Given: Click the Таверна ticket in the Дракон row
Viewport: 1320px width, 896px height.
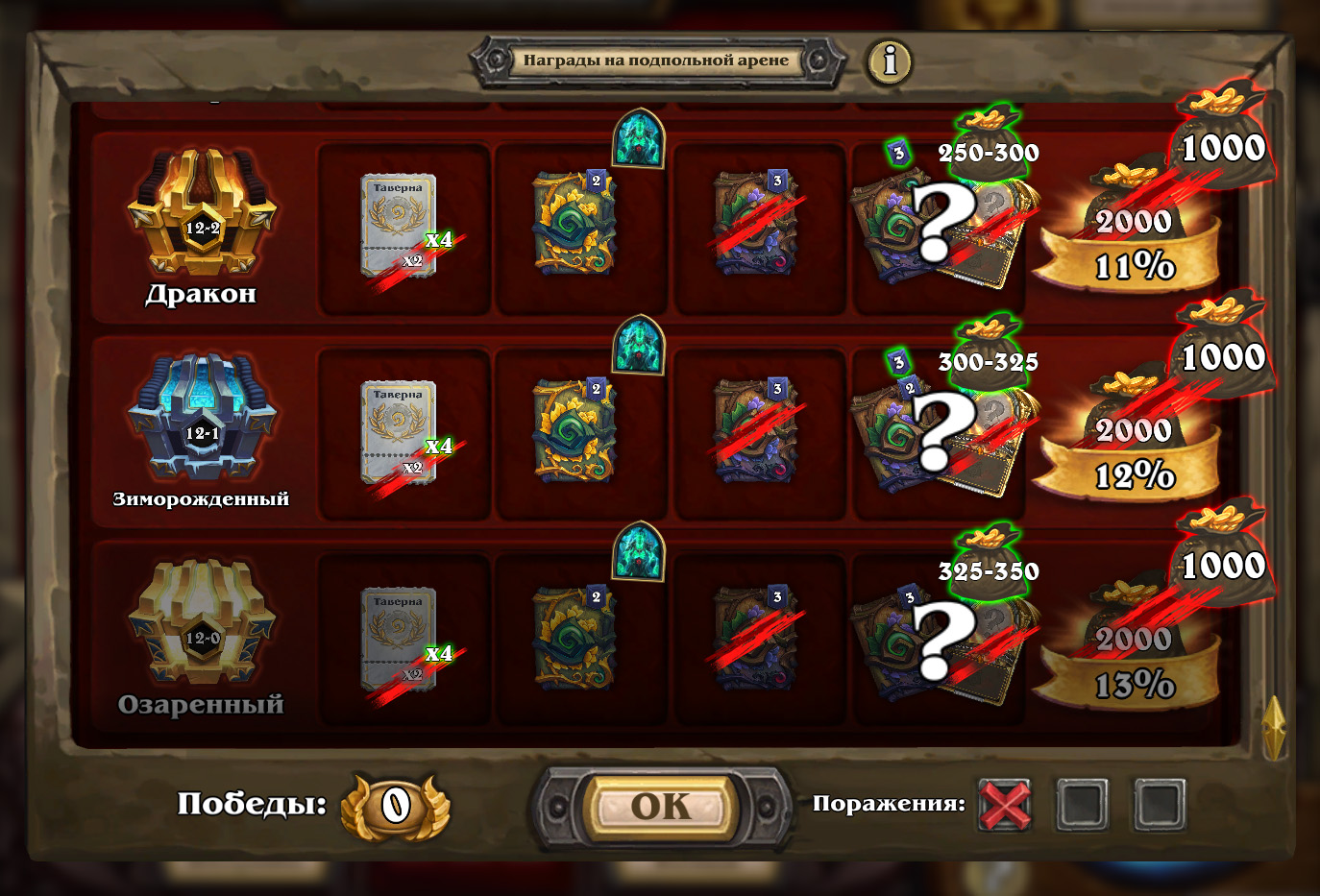Looking at the screenshot, I should point(399,226).
